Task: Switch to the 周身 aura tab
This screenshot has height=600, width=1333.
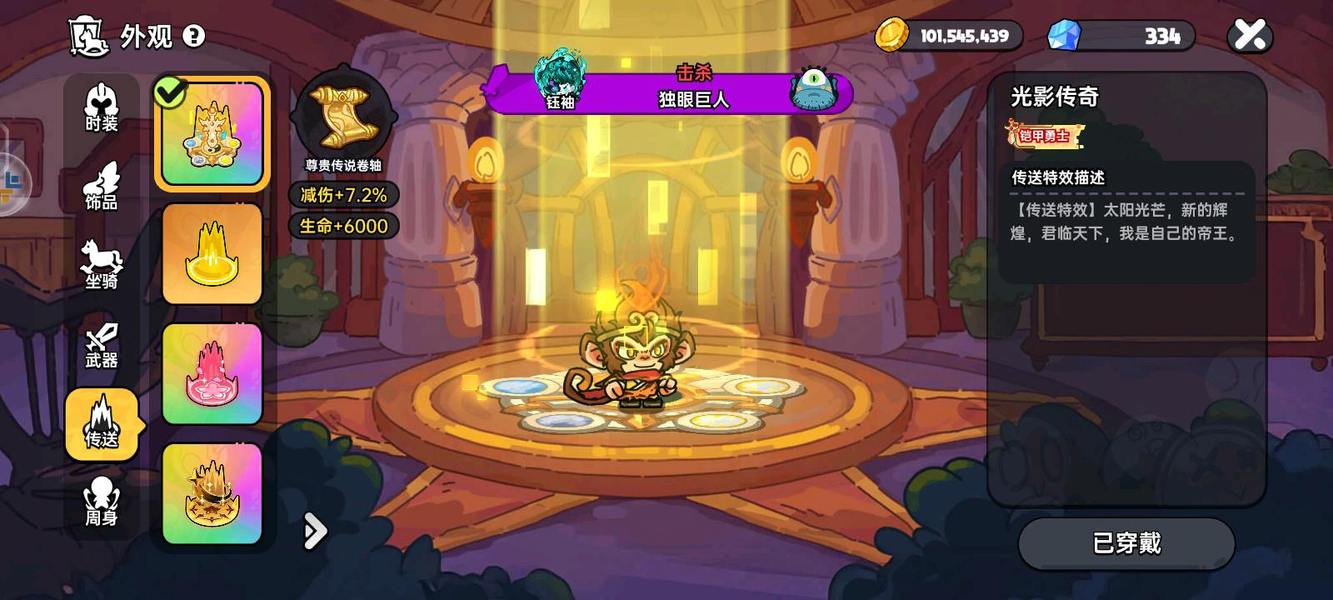Action: (x=102, y=502)
